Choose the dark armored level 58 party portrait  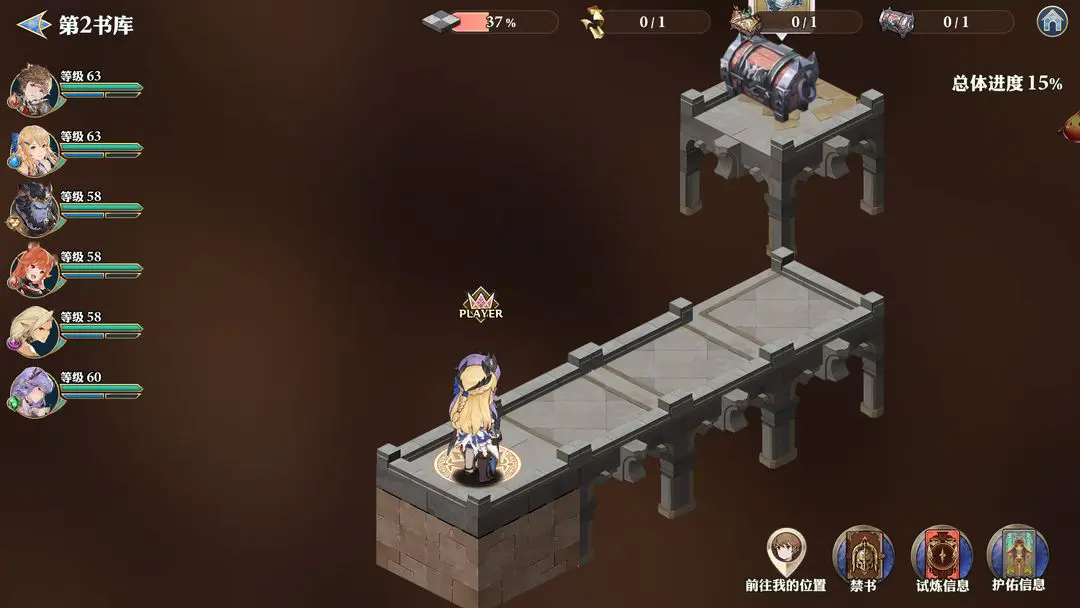pyautogui.click(x=33, y=210)
